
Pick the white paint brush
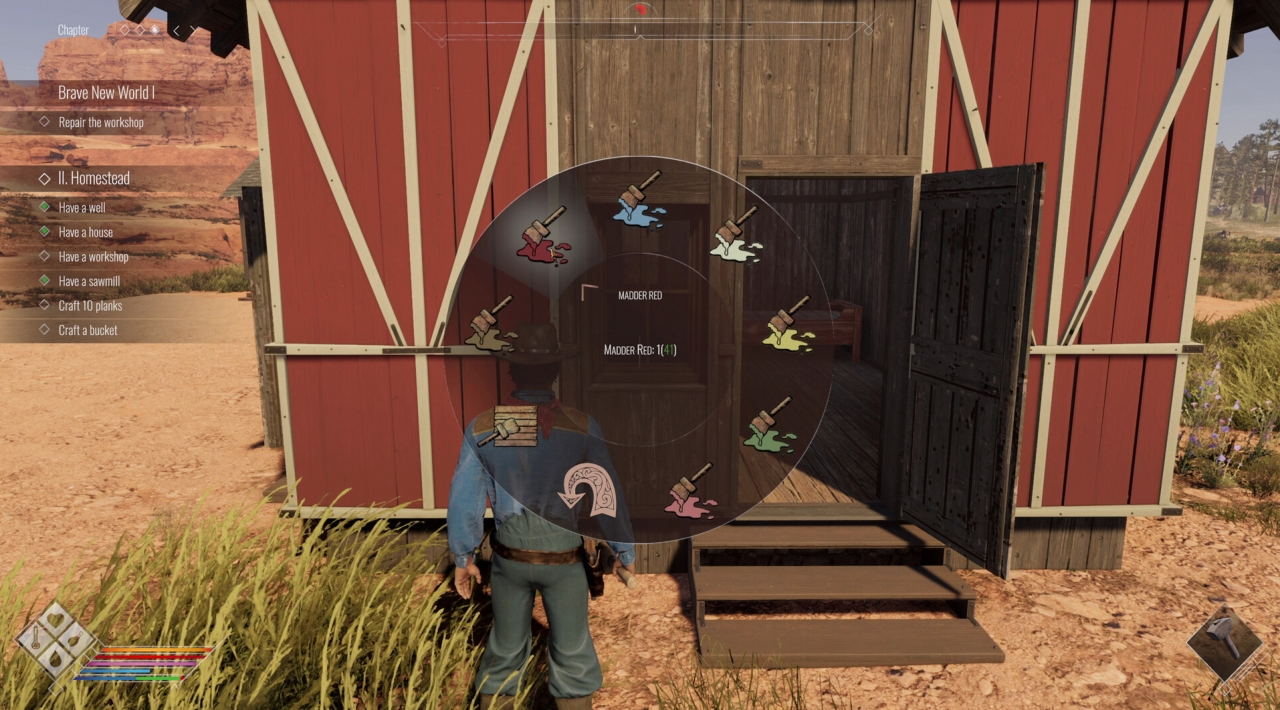pos(736,236)
